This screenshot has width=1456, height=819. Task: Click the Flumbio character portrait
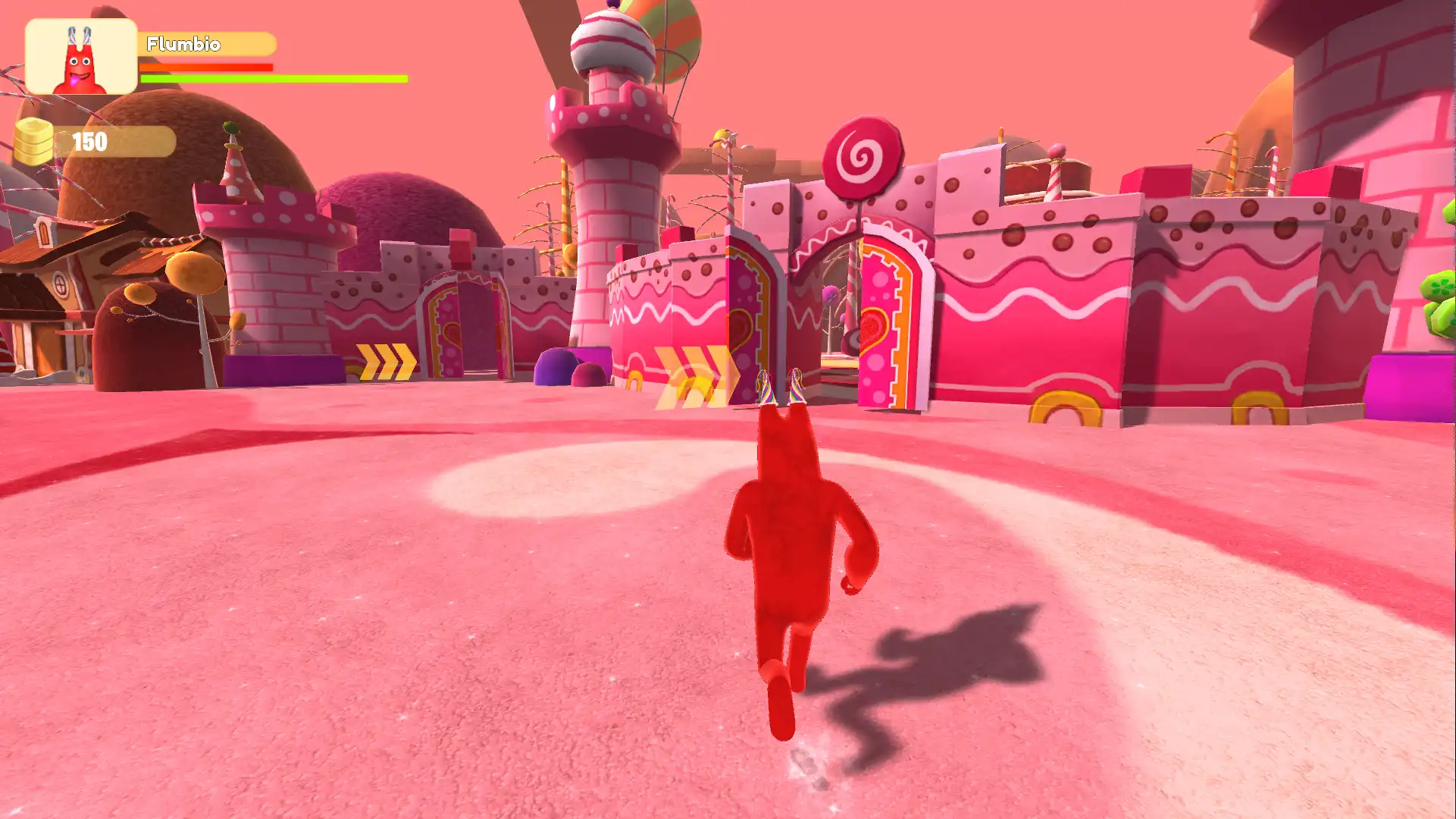(x=81, y=57)
